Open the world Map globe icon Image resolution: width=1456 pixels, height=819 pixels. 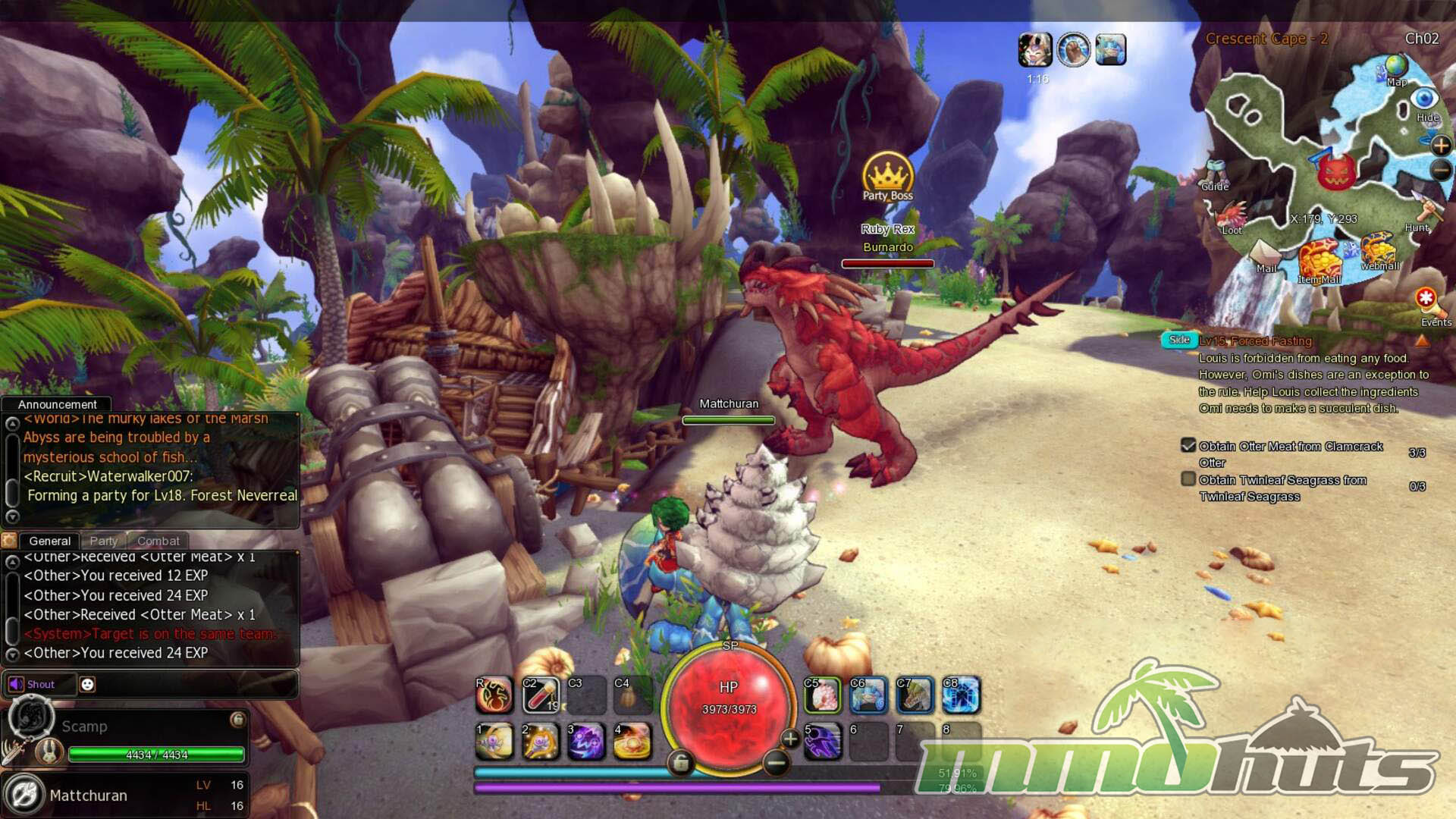click(1395, 68)
